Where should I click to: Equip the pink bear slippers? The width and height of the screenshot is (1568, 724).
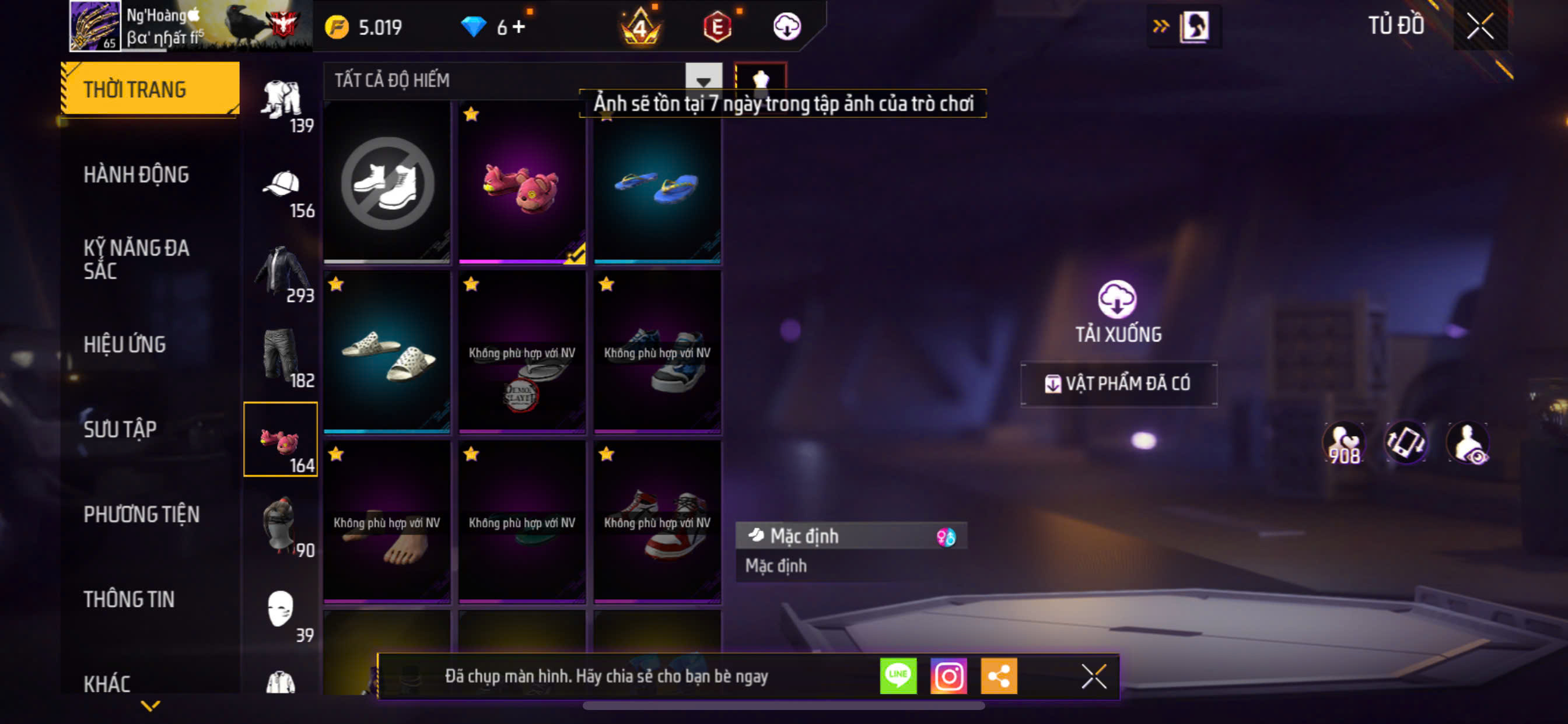(x=521, y=184)
